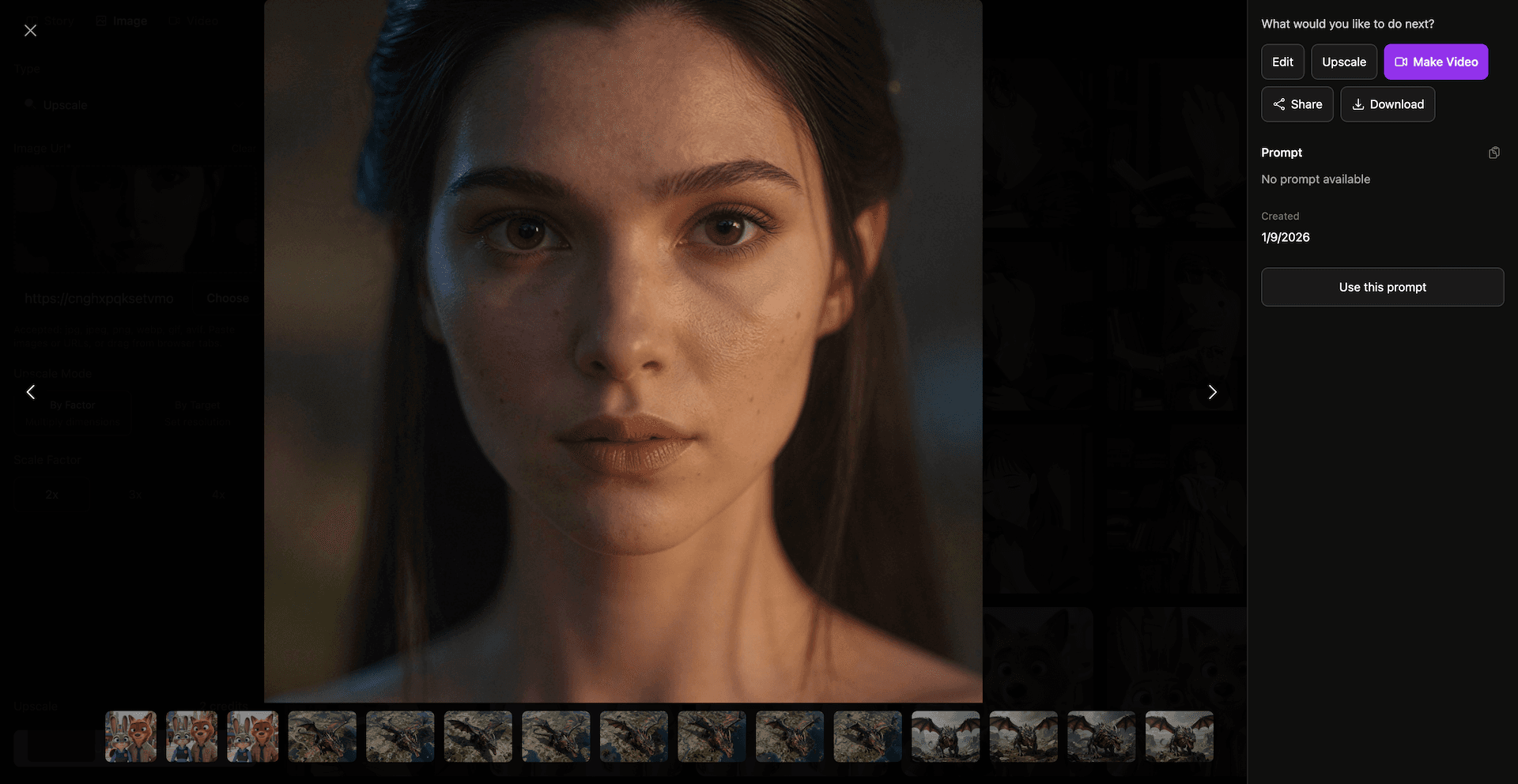This screenshot has width=1518, height=784.
Task: Click Choose next to the image URL field
Action: [228, 298]
